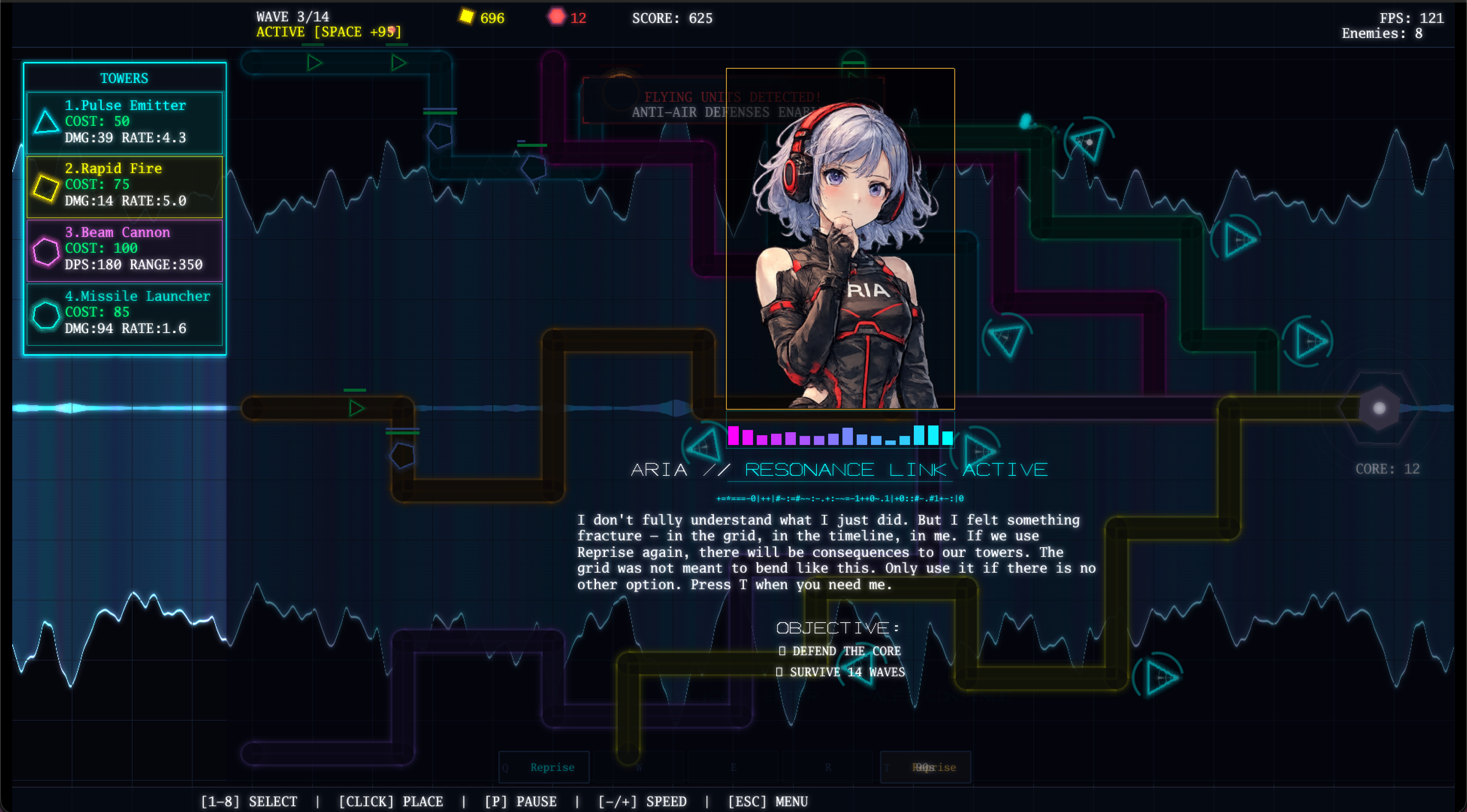Screen dimensions: 1467x812
Task: Select the Pulse Emitter tower
Action: point(124,122)
